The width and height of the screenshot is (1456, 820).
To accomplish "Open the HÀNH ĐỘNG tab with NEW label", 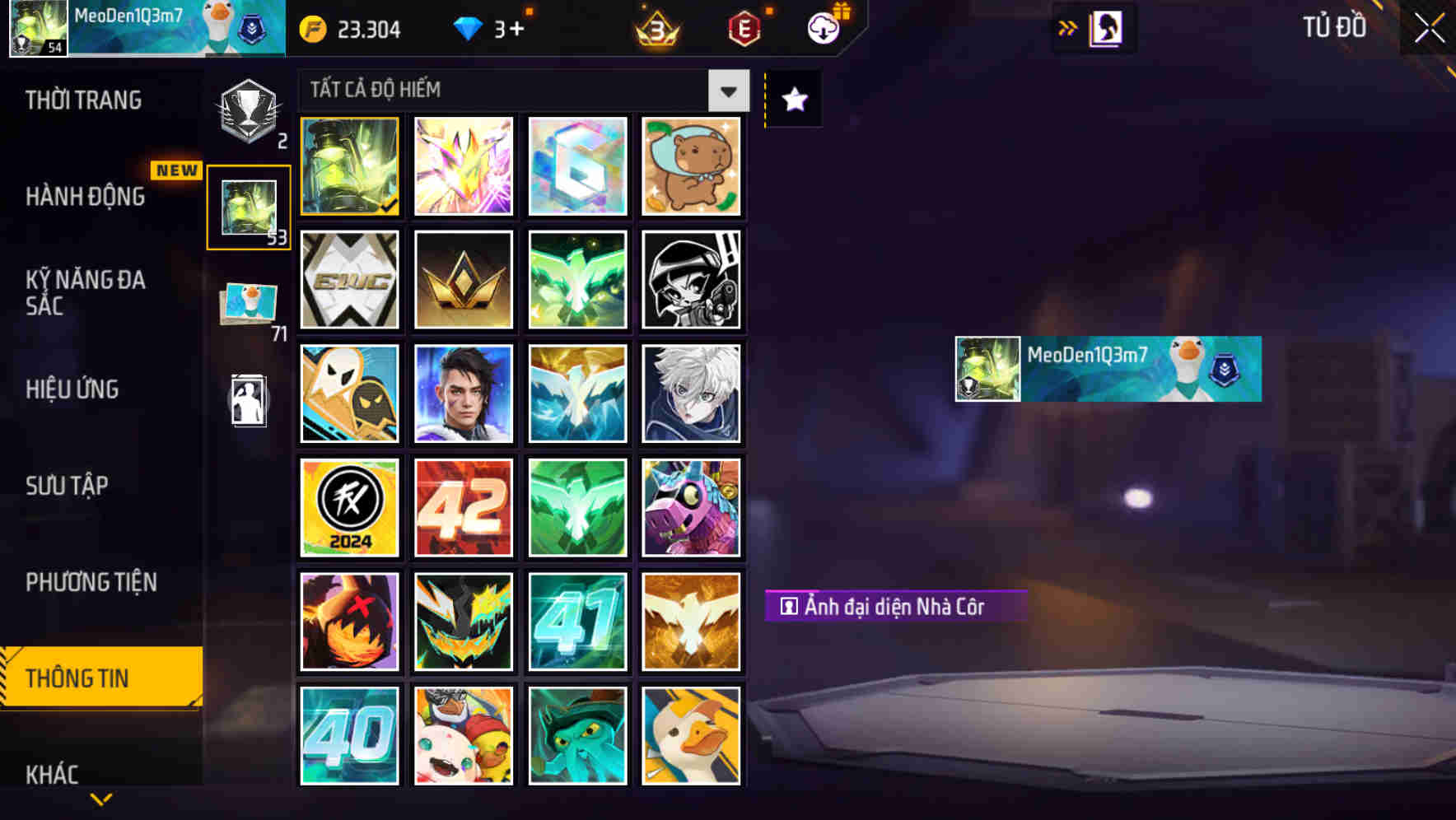I will [x=86, y=196].
